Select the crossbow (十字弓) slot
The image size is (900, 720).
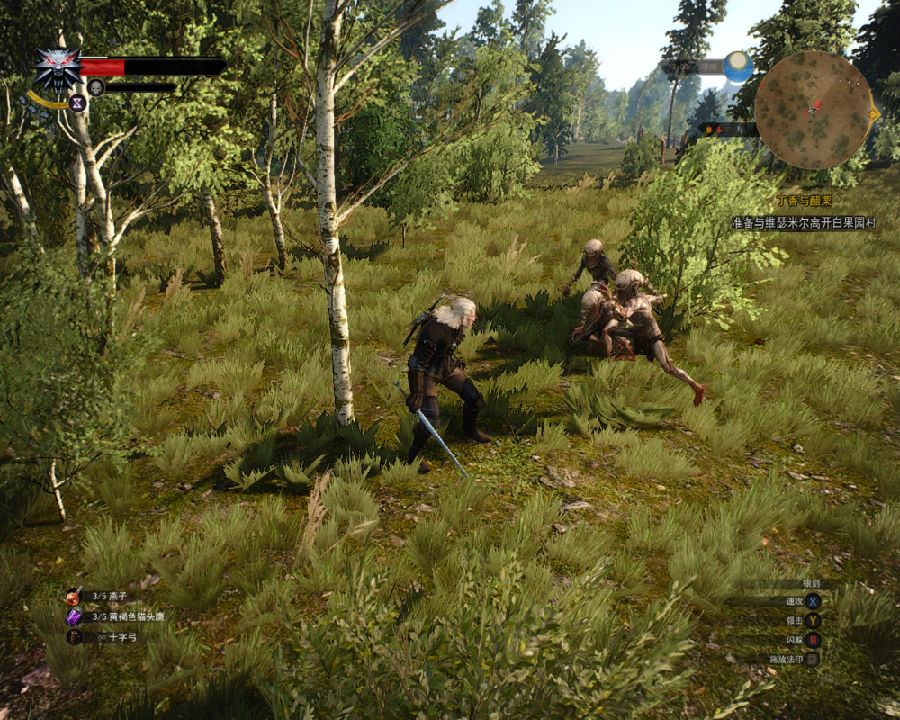(74, 637)
